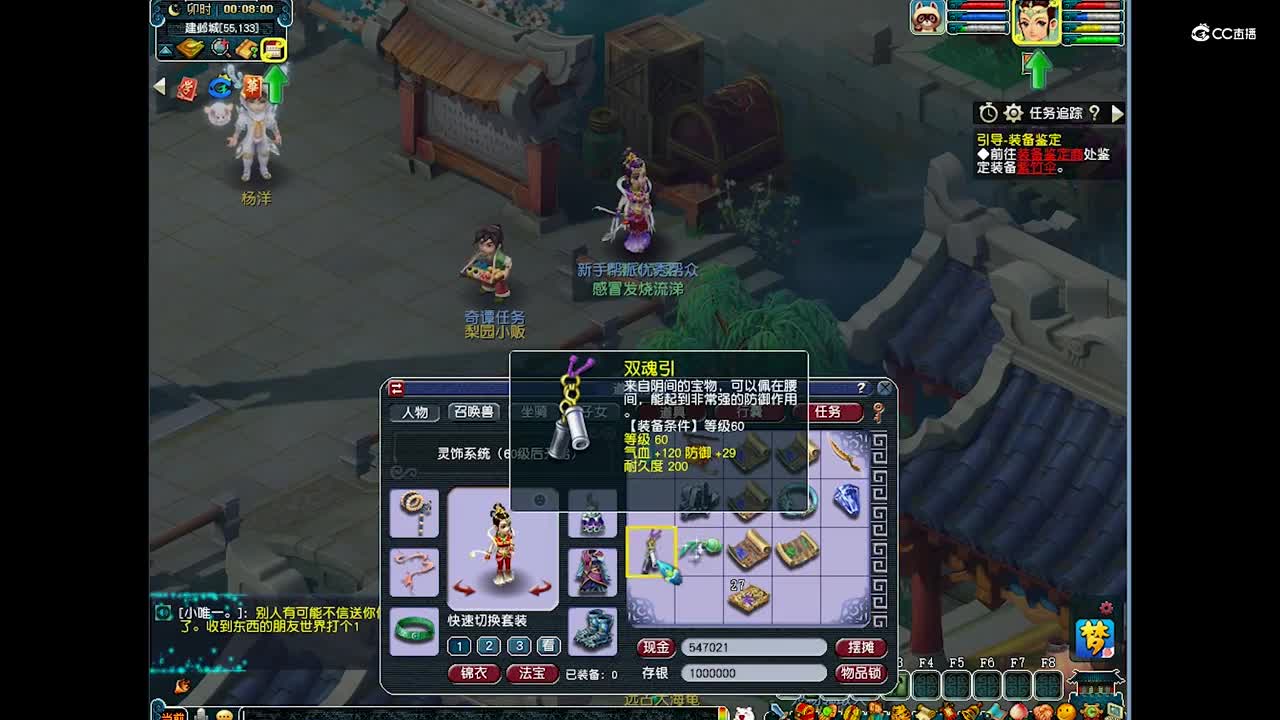Click the clock icon on the 任务追踪 bar
The width and height of the screenshot is (1280, 720).
(x=987, y=112)
